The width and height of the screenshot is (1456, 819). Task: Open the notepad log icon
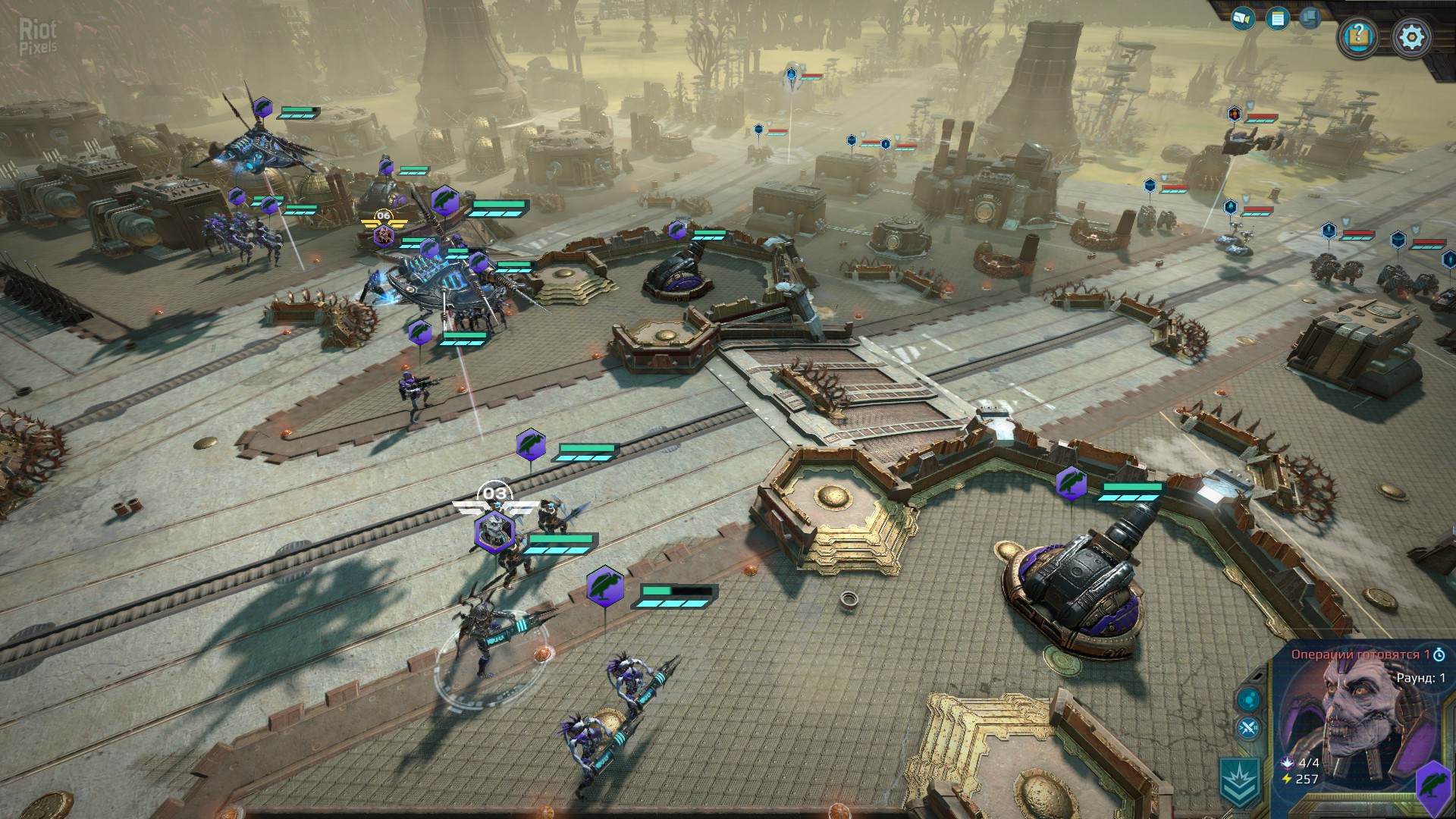[x=1278, y=18]
